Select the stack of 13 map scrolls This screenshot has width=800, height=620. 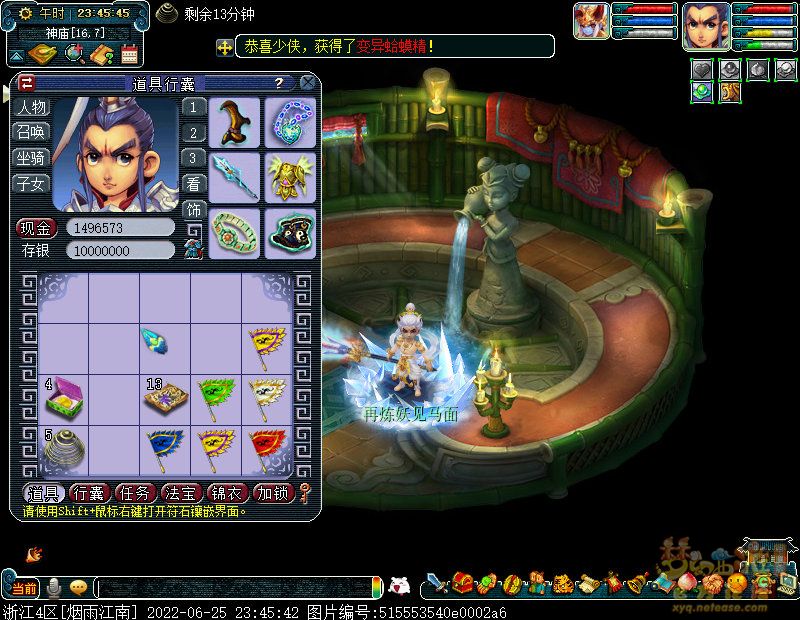coord(164,399)
